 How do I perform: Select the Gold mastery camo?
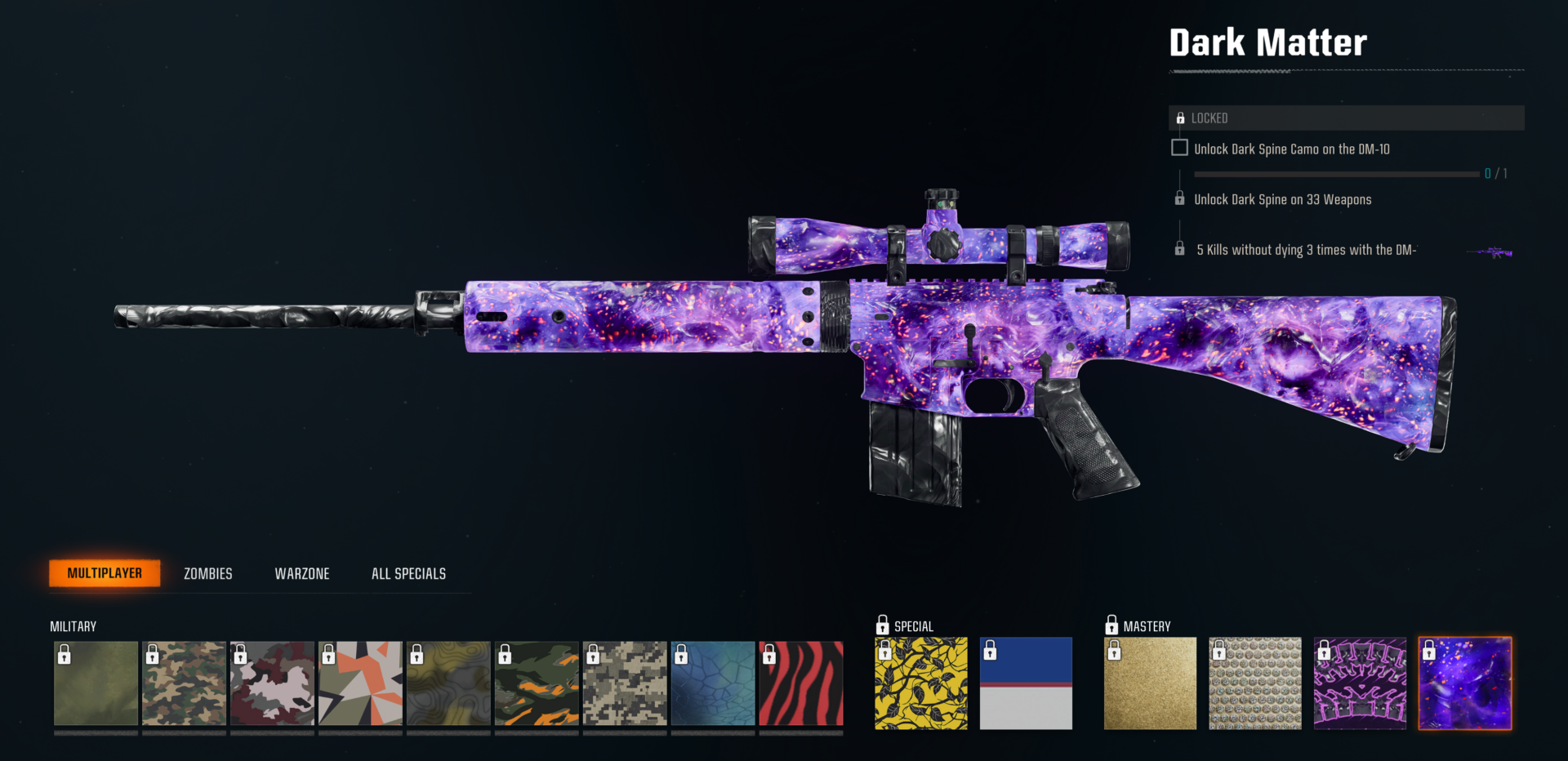[x=1150, y=683]
